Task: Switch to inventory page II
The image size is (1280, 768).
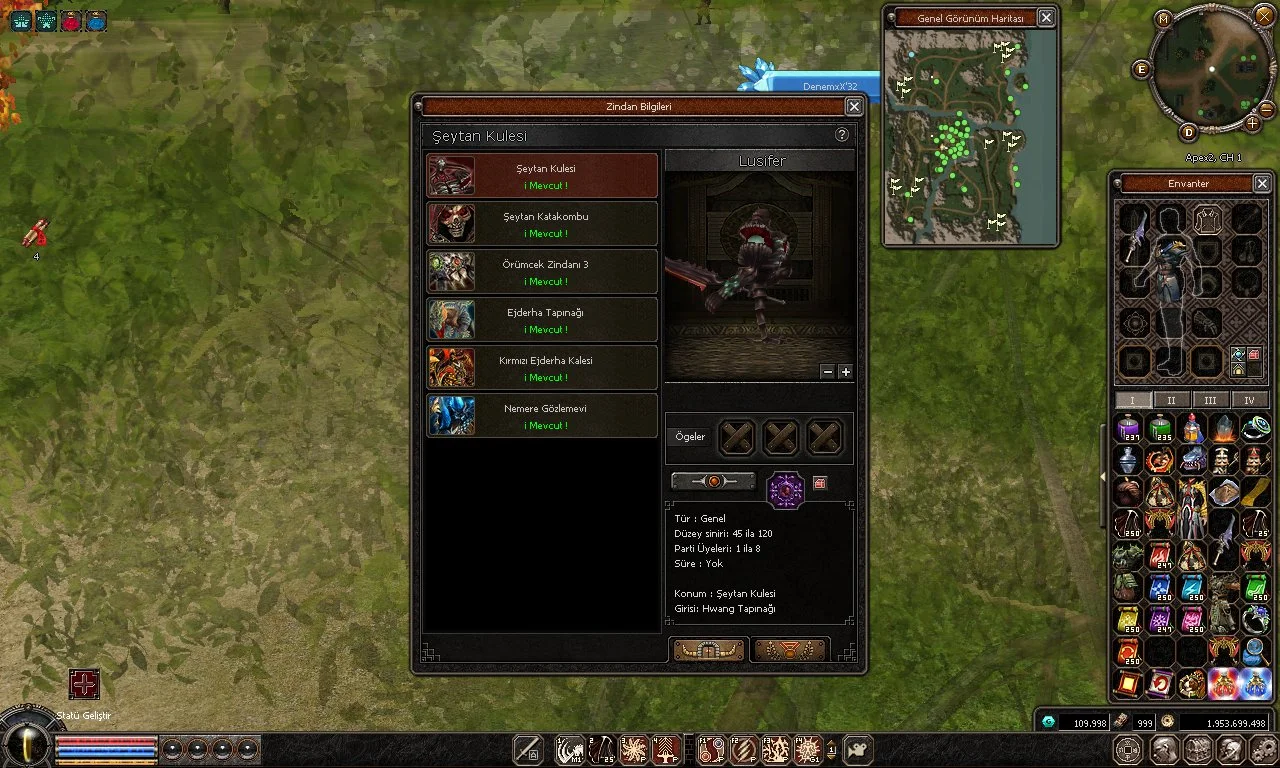Action: (1172, 400)
